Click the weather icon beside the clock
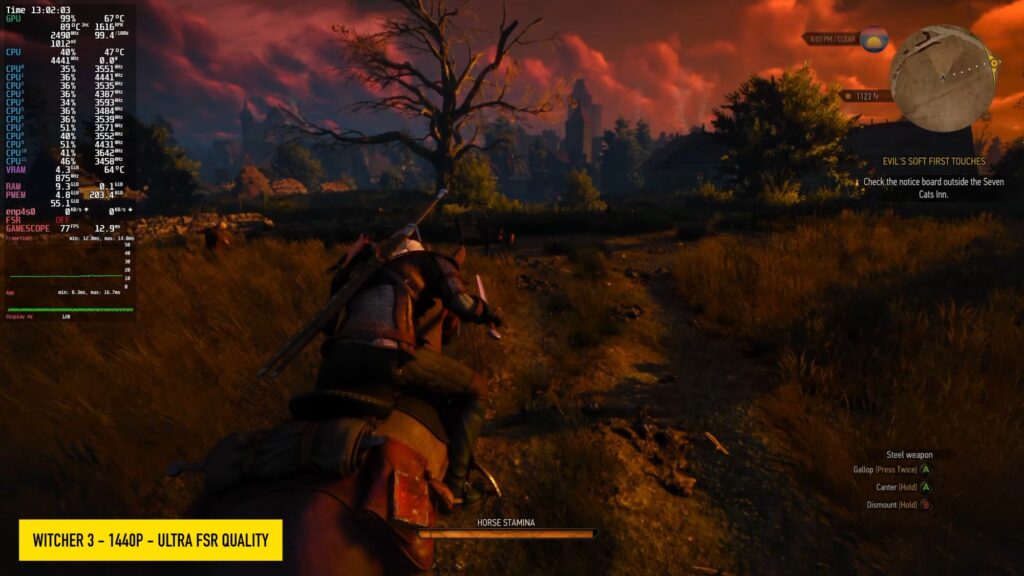This screenshot has width=1024, height=576. pyautogui.click(x=874, y=39)
